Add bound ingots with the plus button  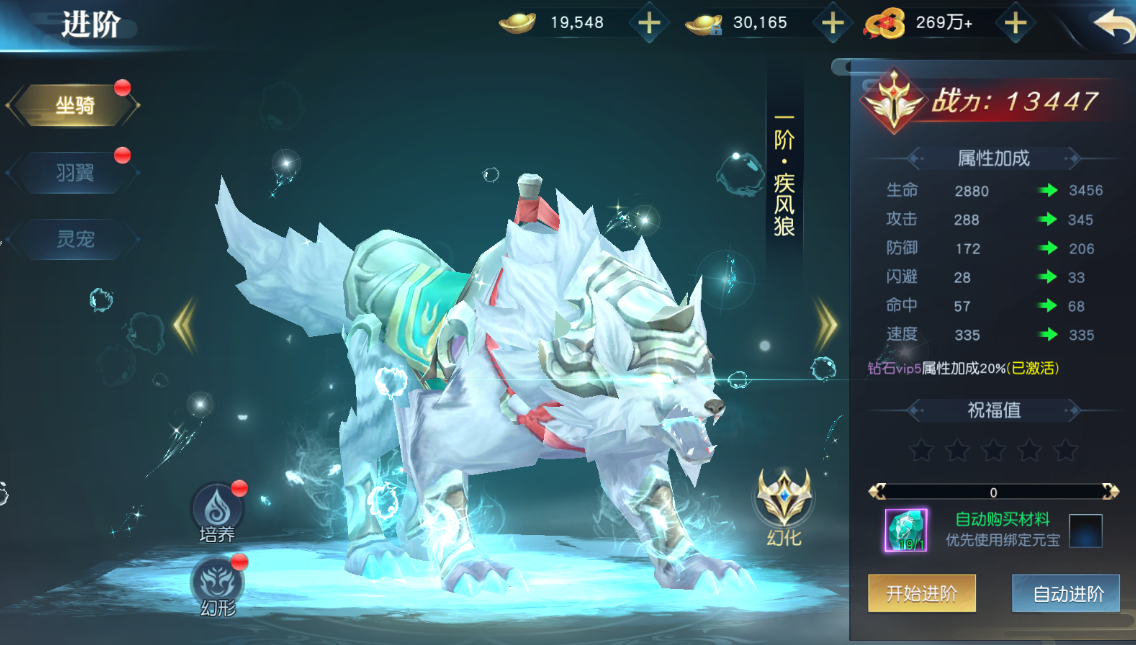tap(832, 23)
